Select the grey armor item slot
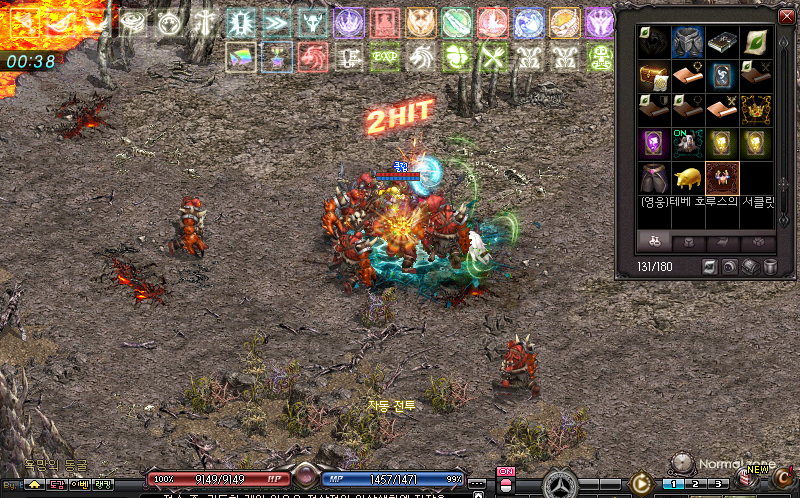 coord(689,41)
